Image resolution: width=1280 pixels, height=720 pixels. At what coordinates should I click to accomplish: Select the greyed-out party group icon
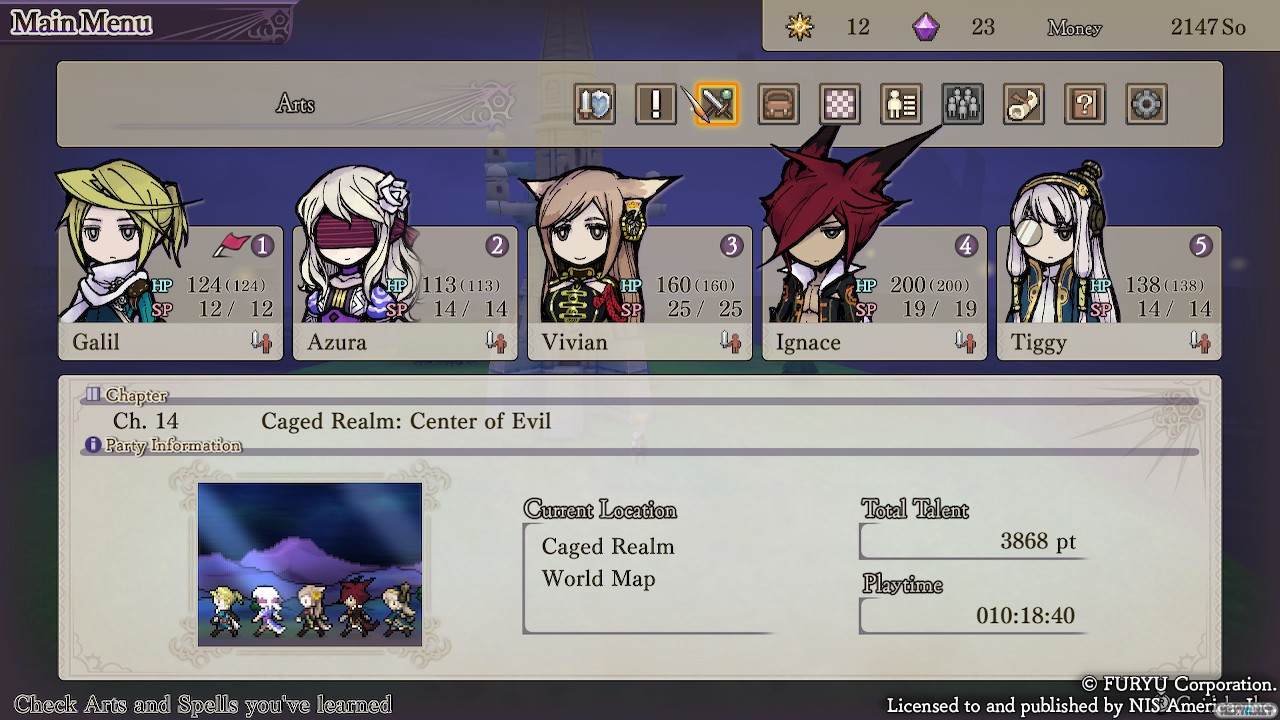tap(962, 104)
